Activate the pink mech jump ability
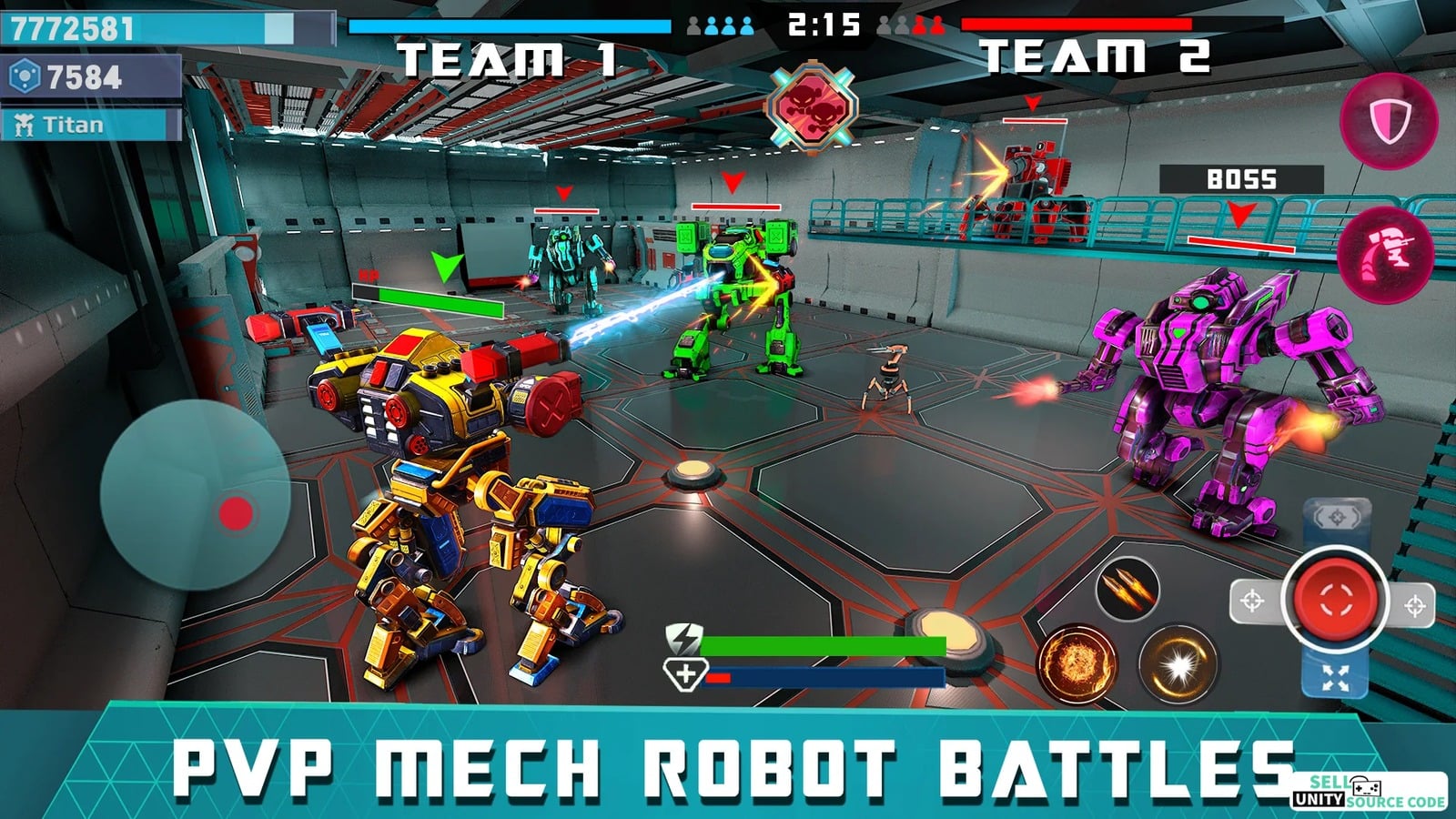This screenshot has width=1456, height=819. (1387, 253)
